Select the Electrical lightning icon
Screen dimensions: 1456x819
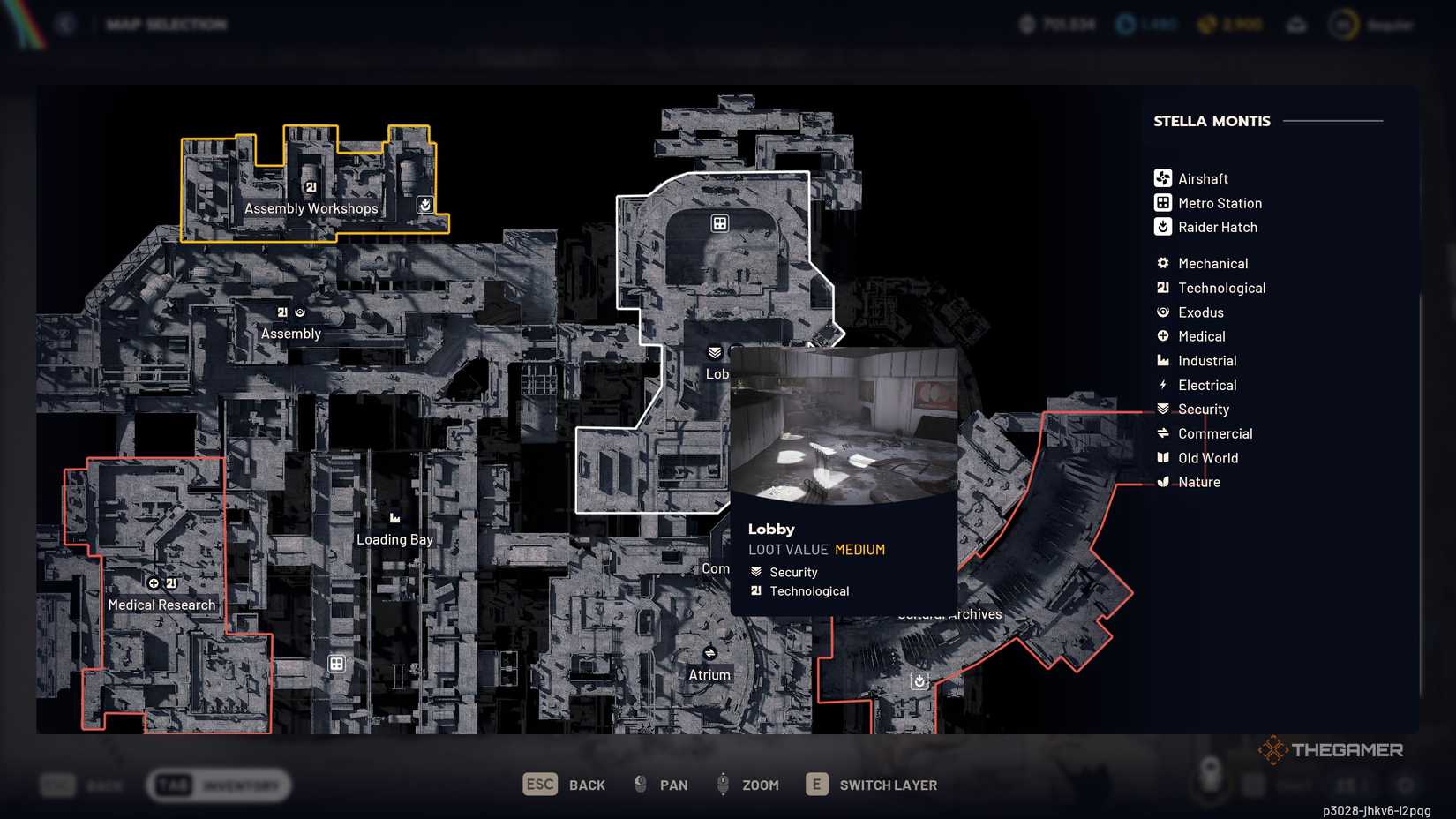click(1162, 385)
